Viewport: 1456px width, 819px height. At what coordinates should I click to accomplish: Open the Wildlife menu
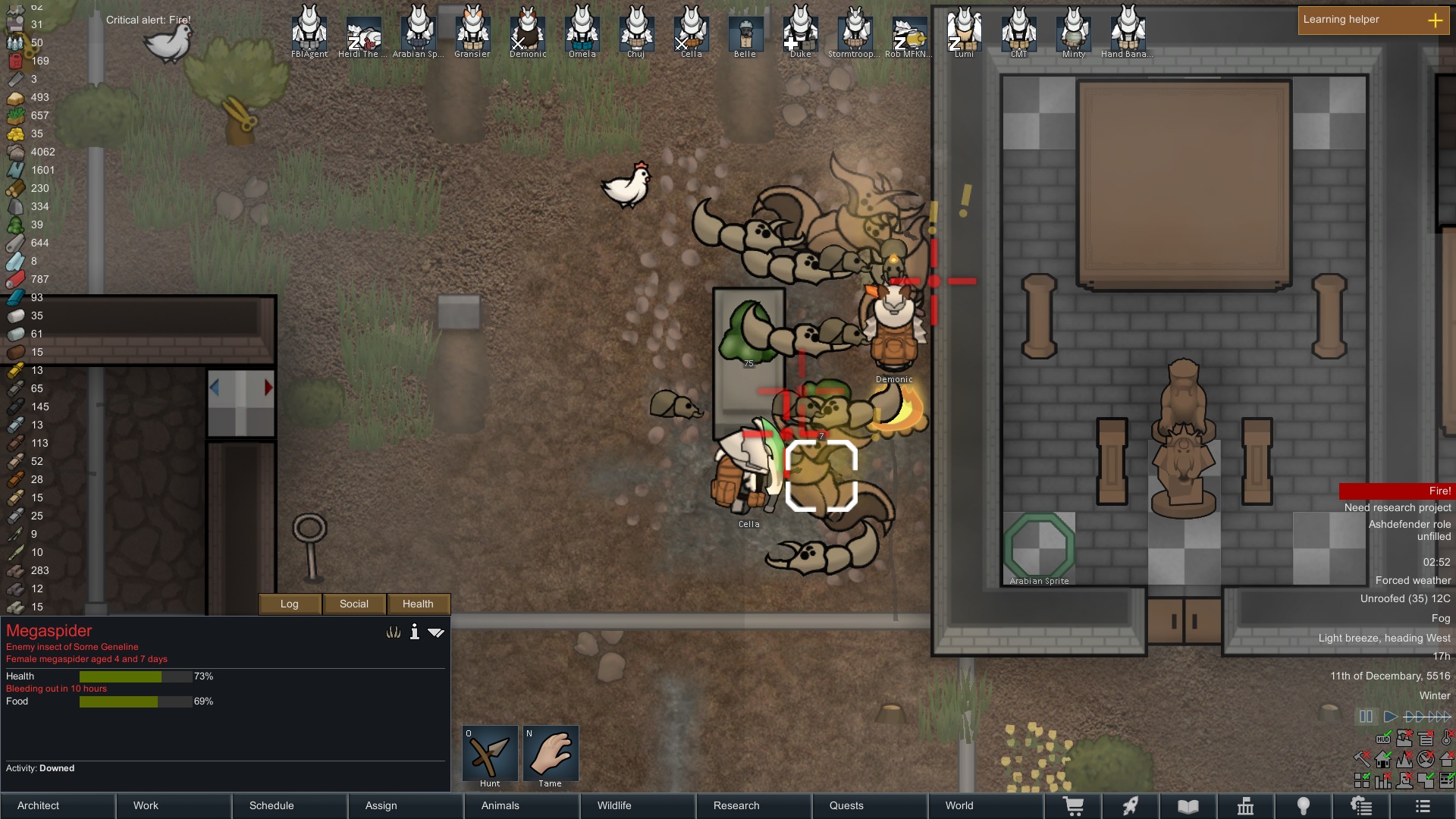(638, 805)
